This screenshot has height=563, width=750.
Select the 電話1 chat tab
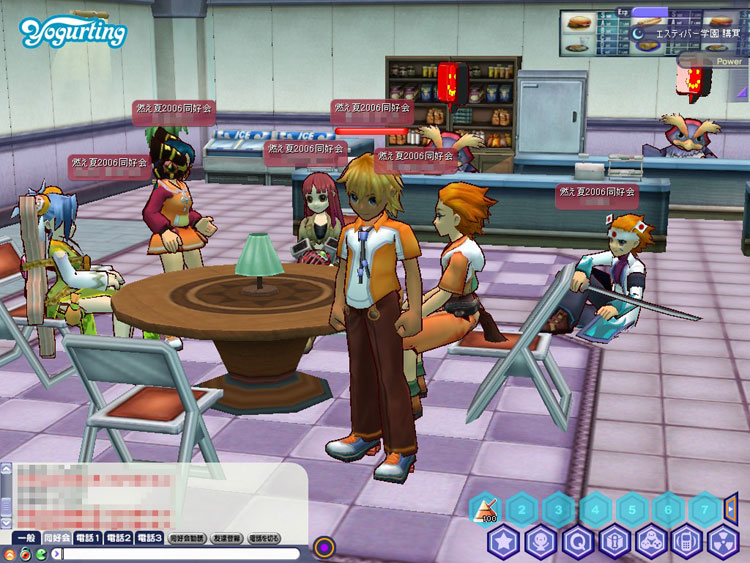(x=88, y=538)
